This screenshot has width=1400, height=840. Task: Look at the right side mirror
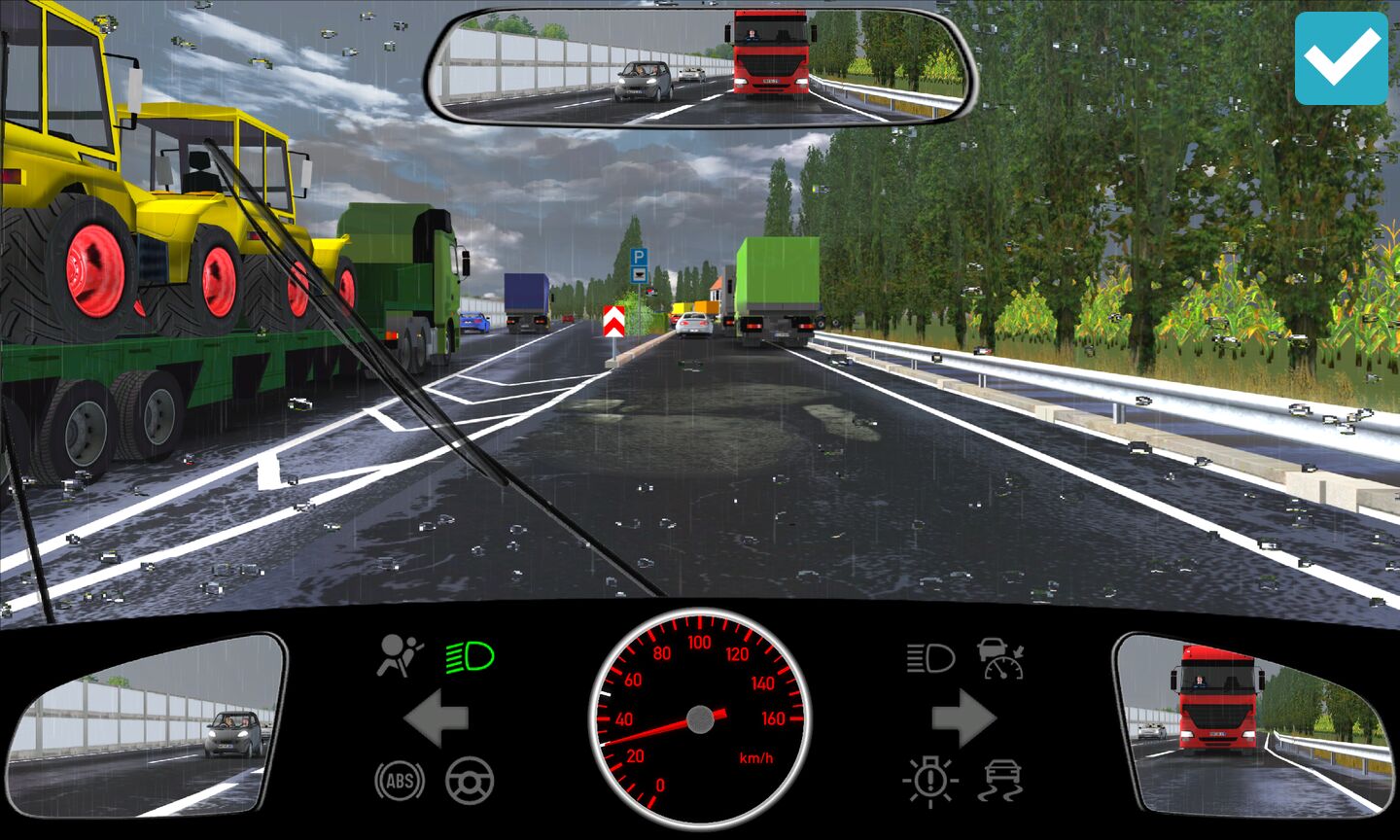click(x=1254, y=724)
